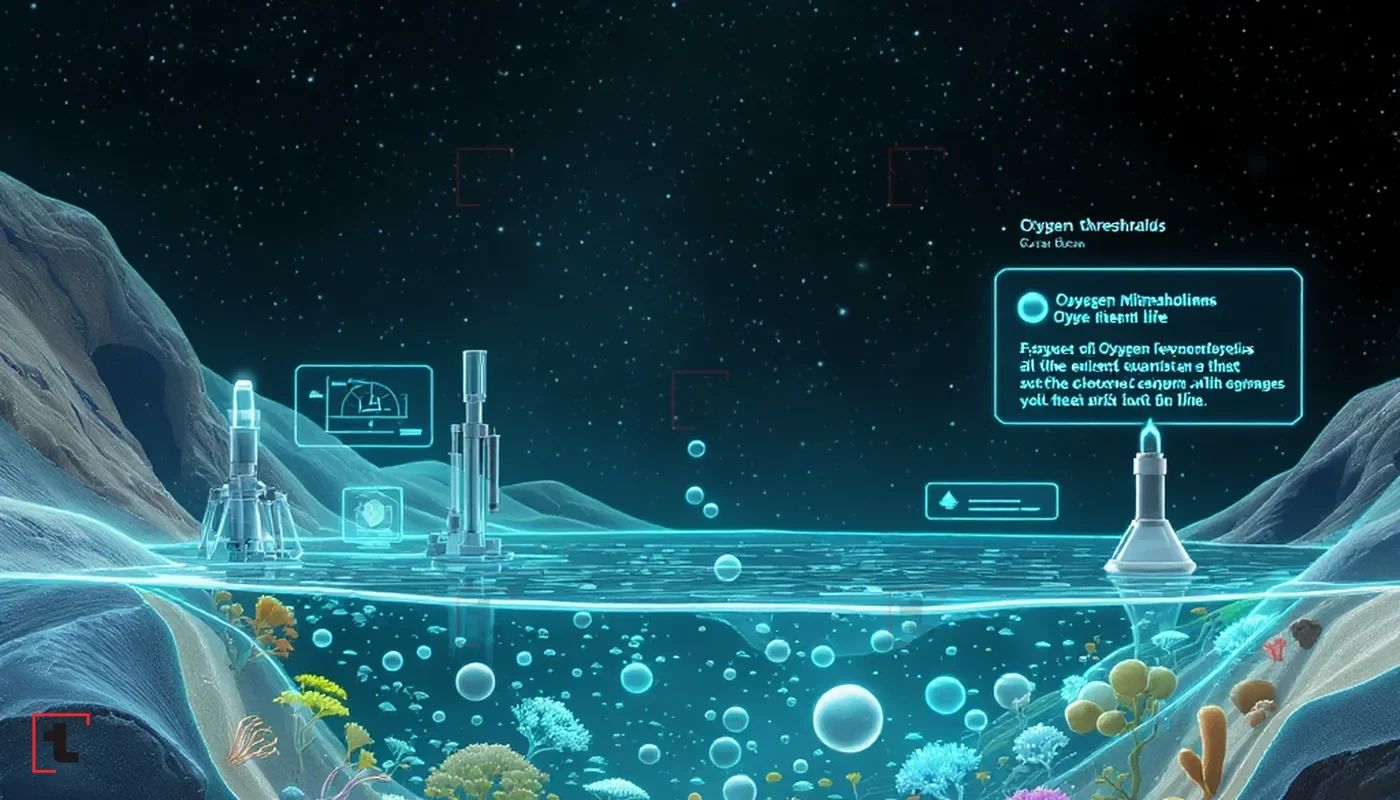Open the holographic semicircle chart panel
Screen dimensions: 1400x800
(363, 404)
